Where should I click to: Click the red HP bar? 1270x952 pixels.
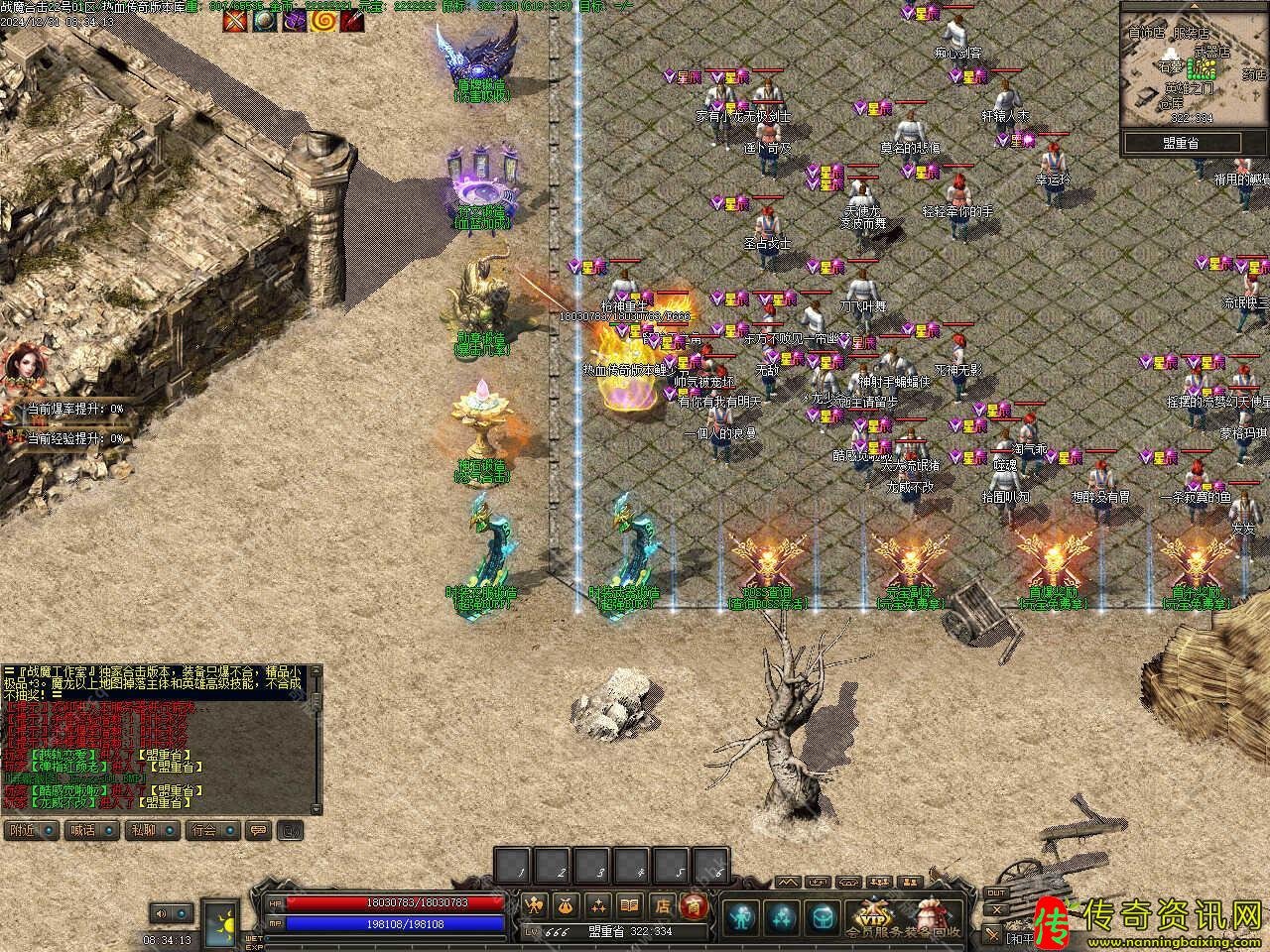[397, 903]
